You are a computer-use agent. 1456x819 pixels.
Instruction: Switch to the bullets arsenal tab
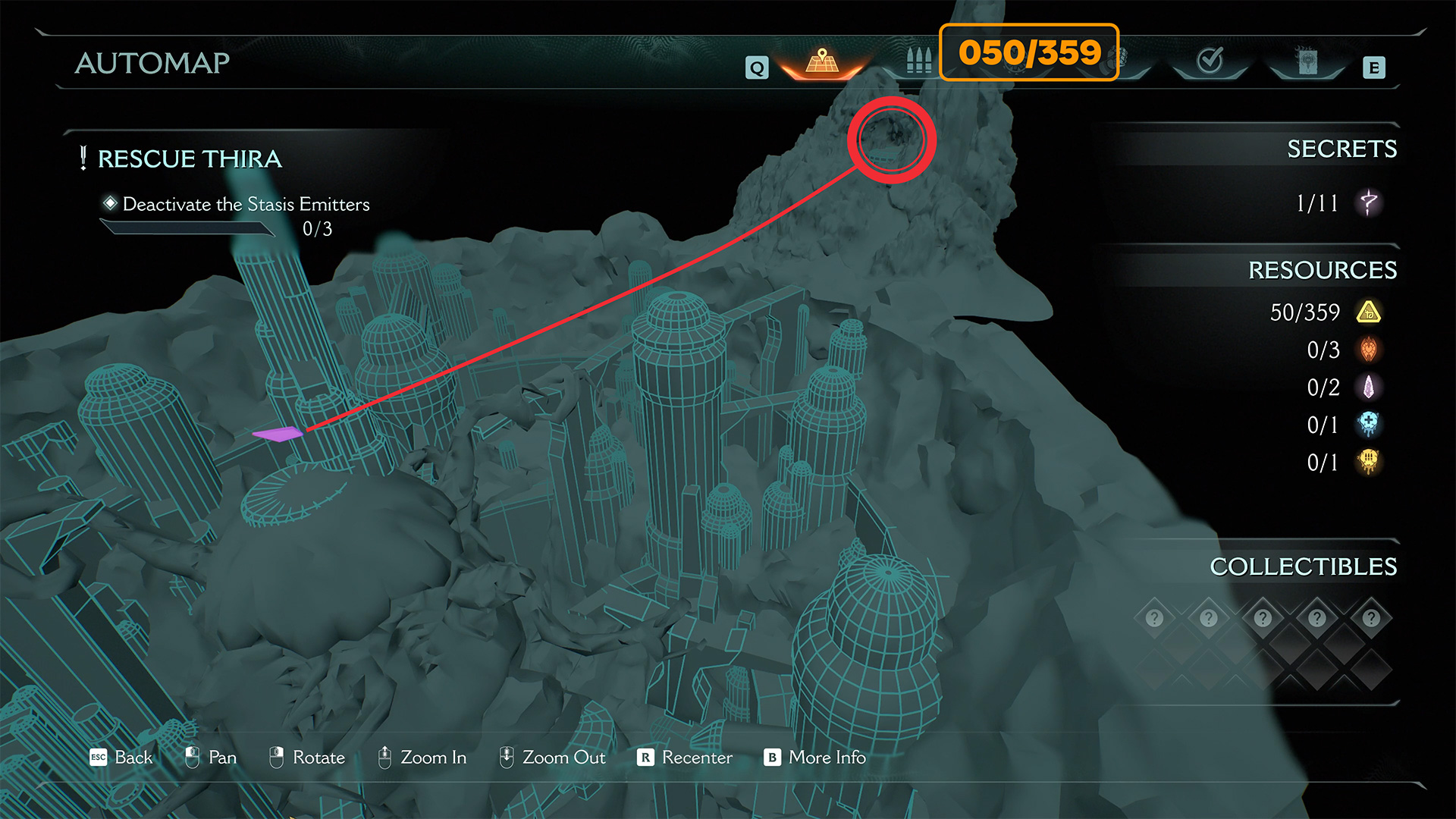point(918,61)
